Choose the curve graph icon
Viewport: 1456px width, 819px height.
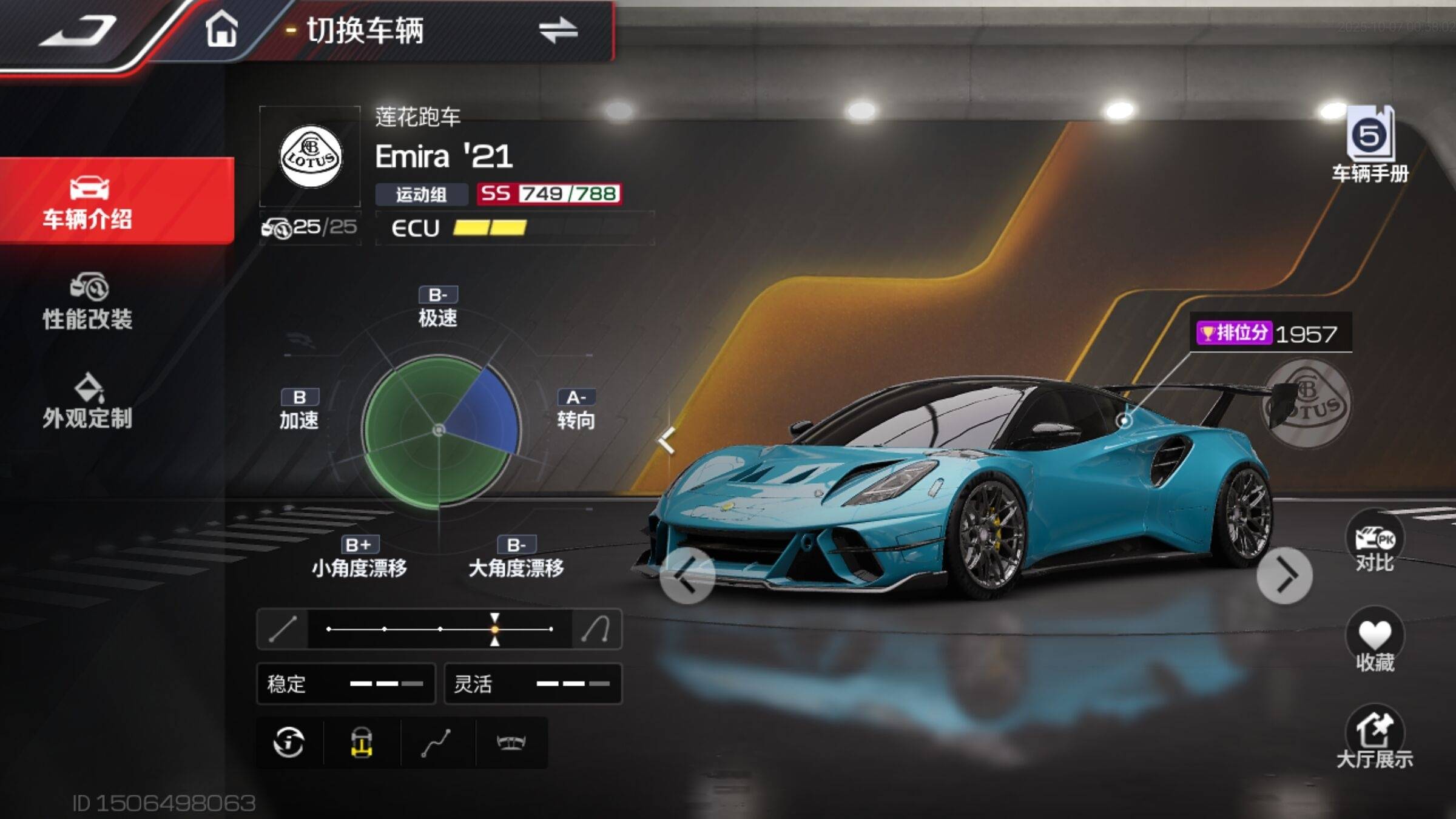point(437,742)
